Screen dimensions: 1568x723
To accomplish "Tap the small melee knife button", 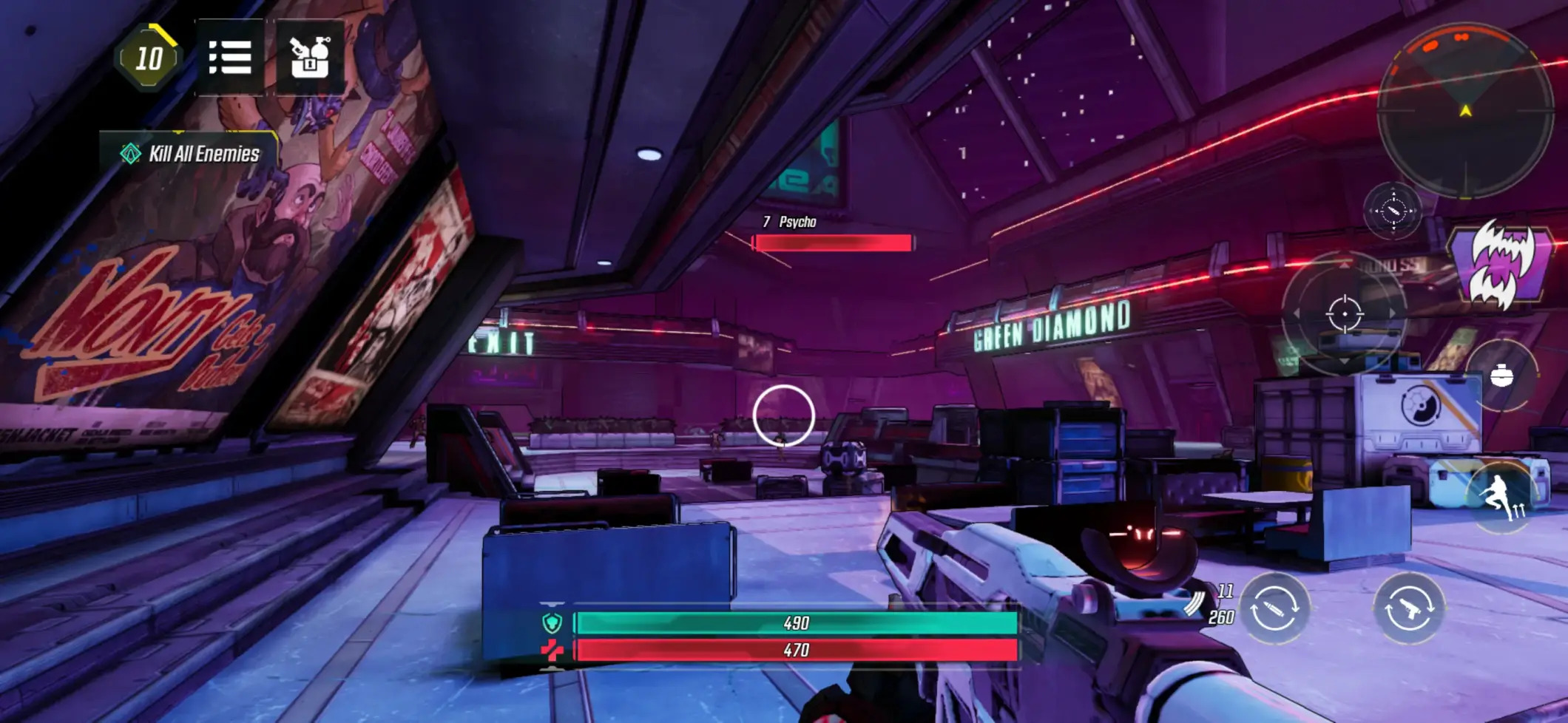I will (1393, 211).
